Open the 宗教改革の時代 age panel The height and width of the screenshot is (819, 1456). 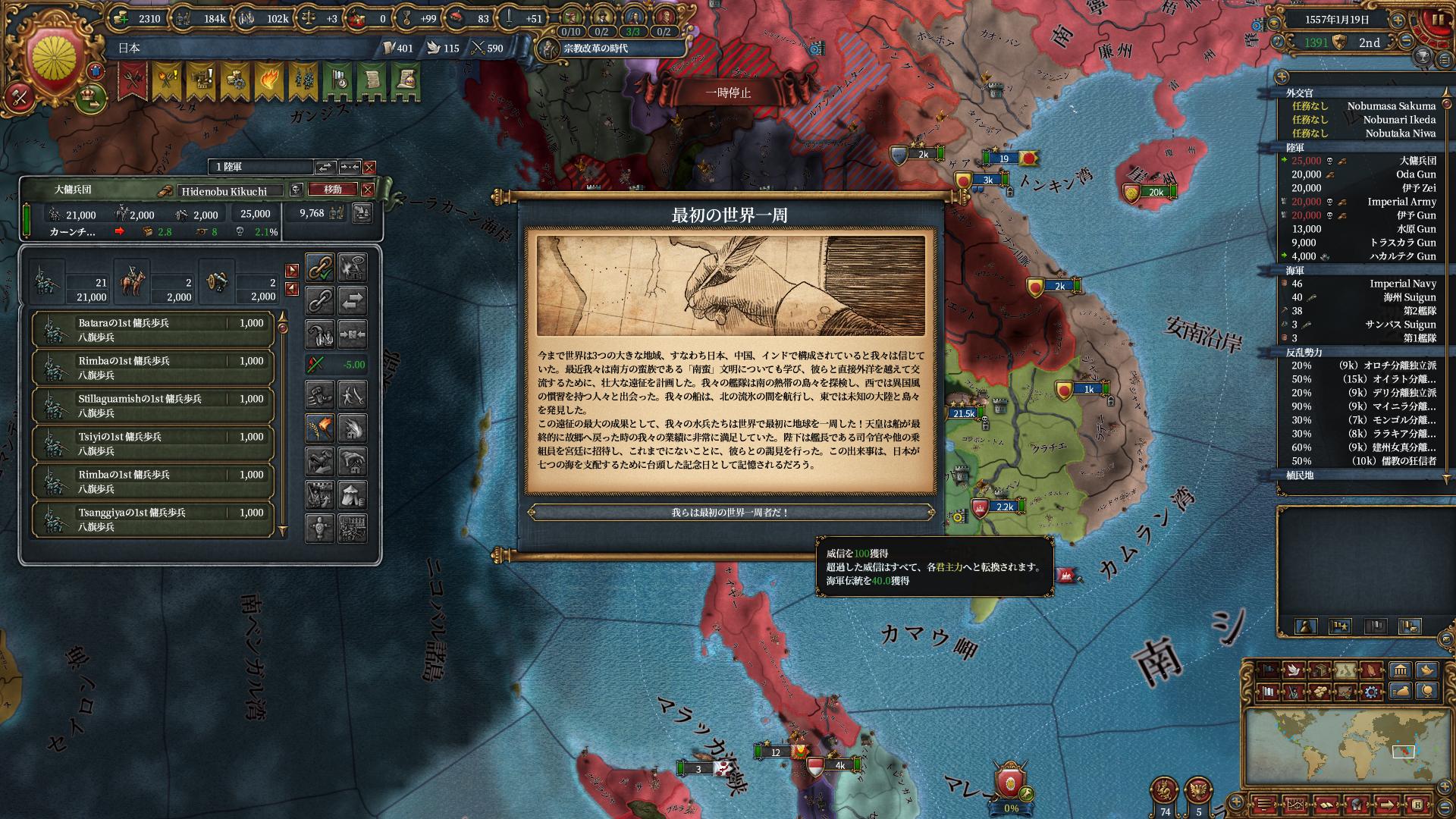pos(595,49)
